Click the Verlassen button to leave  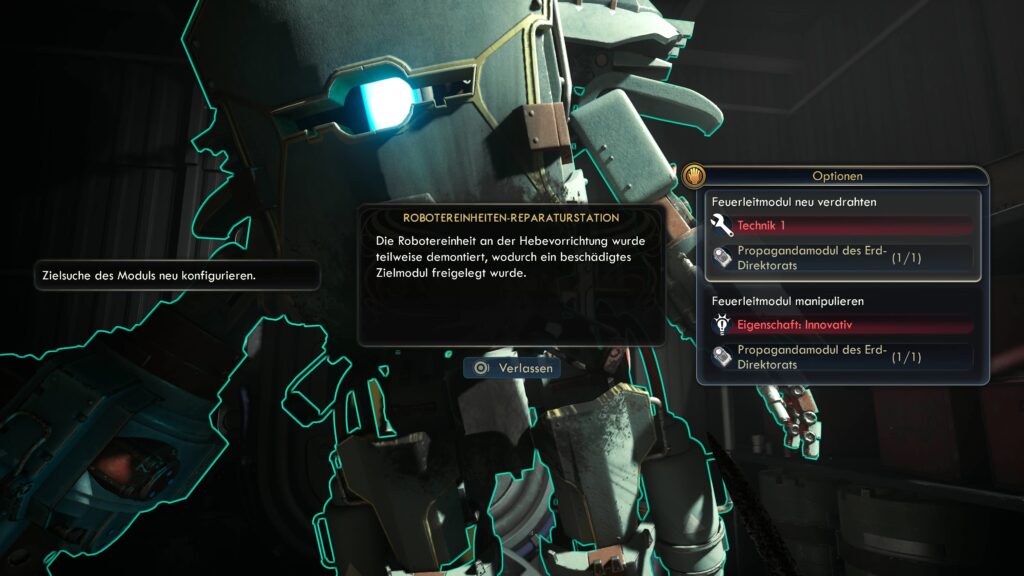click(x=512, y=368)
